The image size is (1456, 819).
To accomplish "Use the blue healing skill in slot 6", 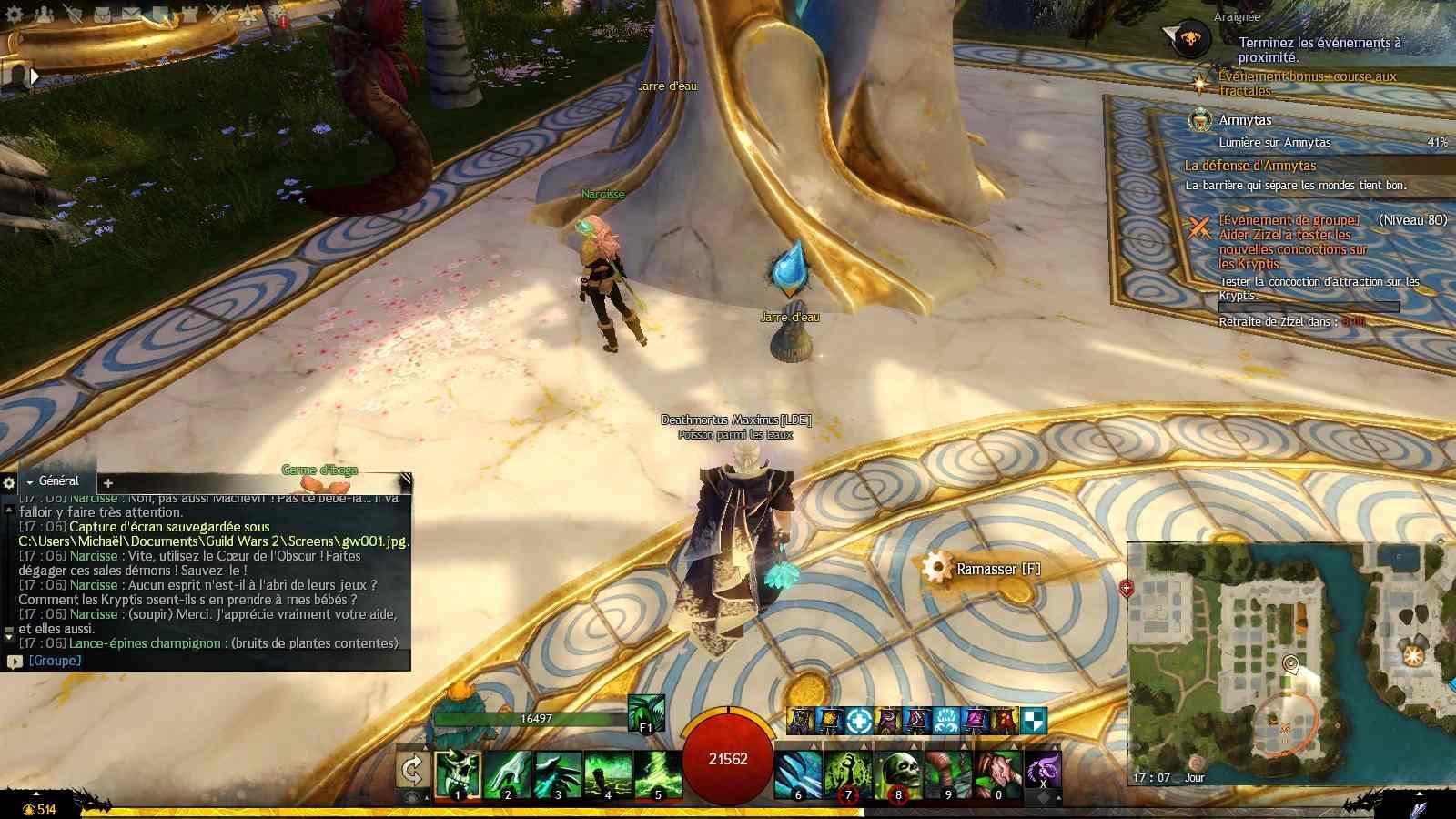I will 798,773.
